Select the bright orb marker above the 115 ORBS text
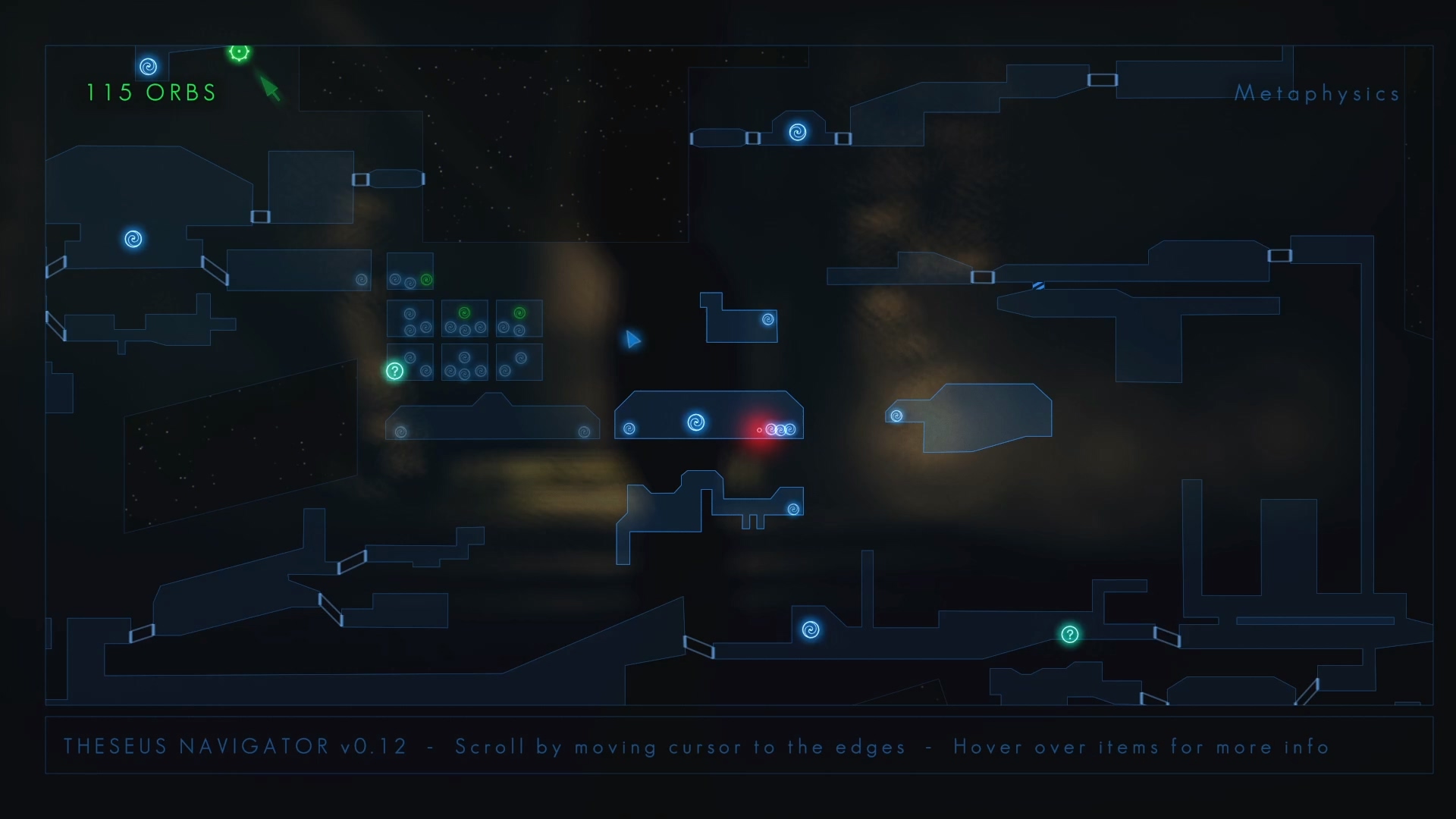 tap(149, 67)
